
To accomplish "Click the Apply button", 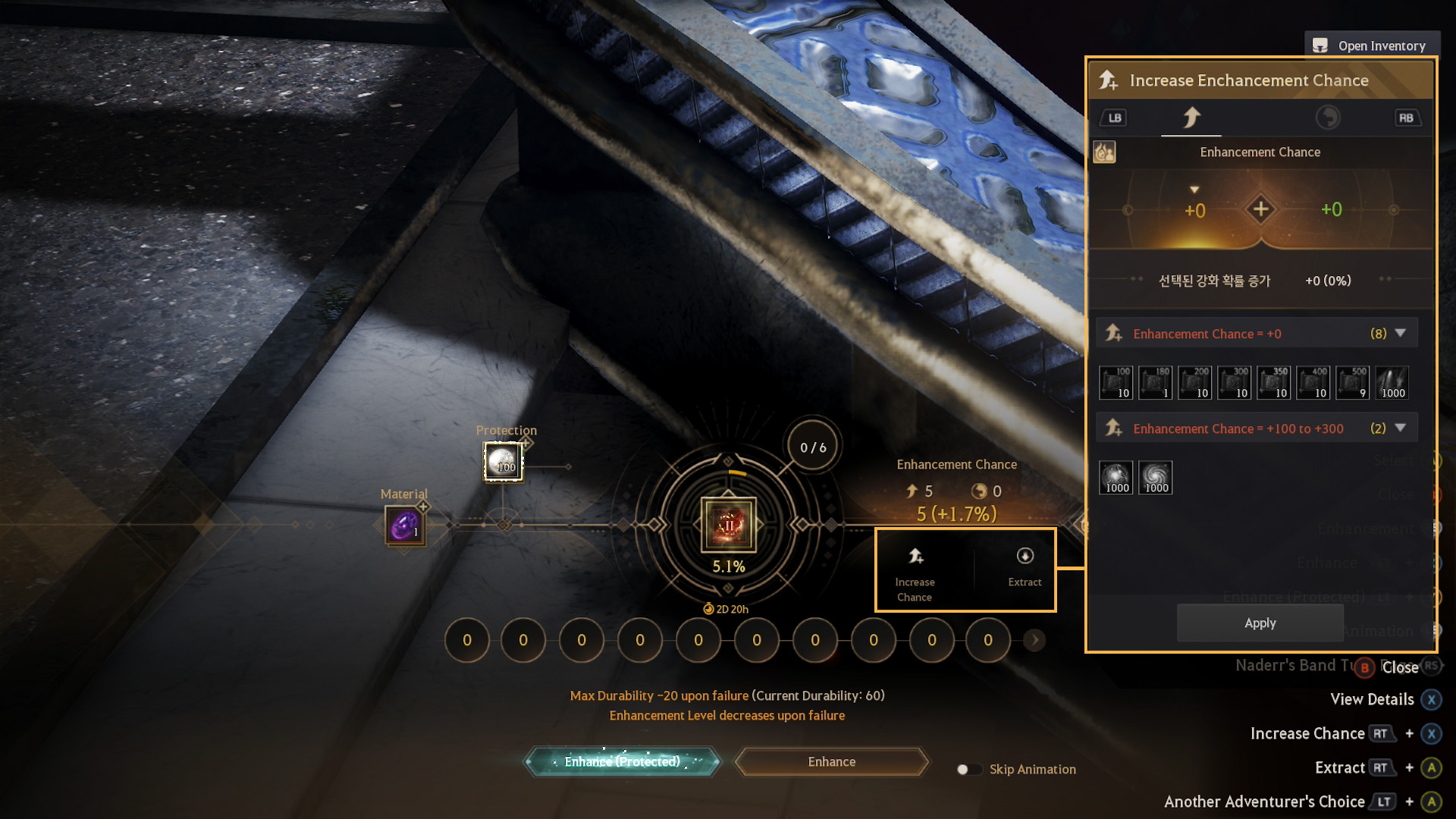I will click(x=1260, y=623).
